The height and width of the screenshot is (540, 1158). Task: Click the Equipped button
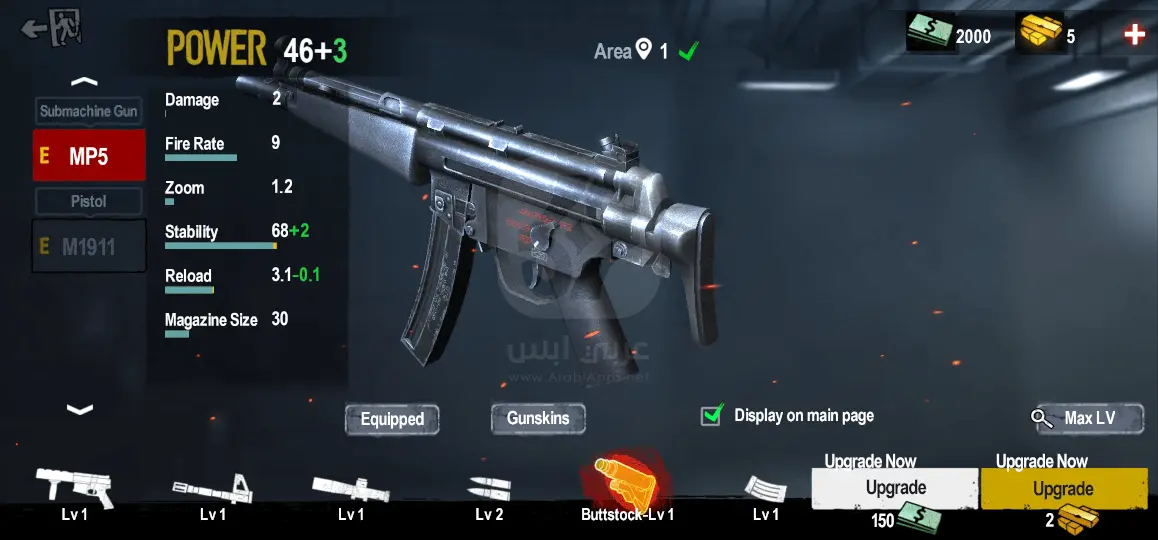(392, 419)
